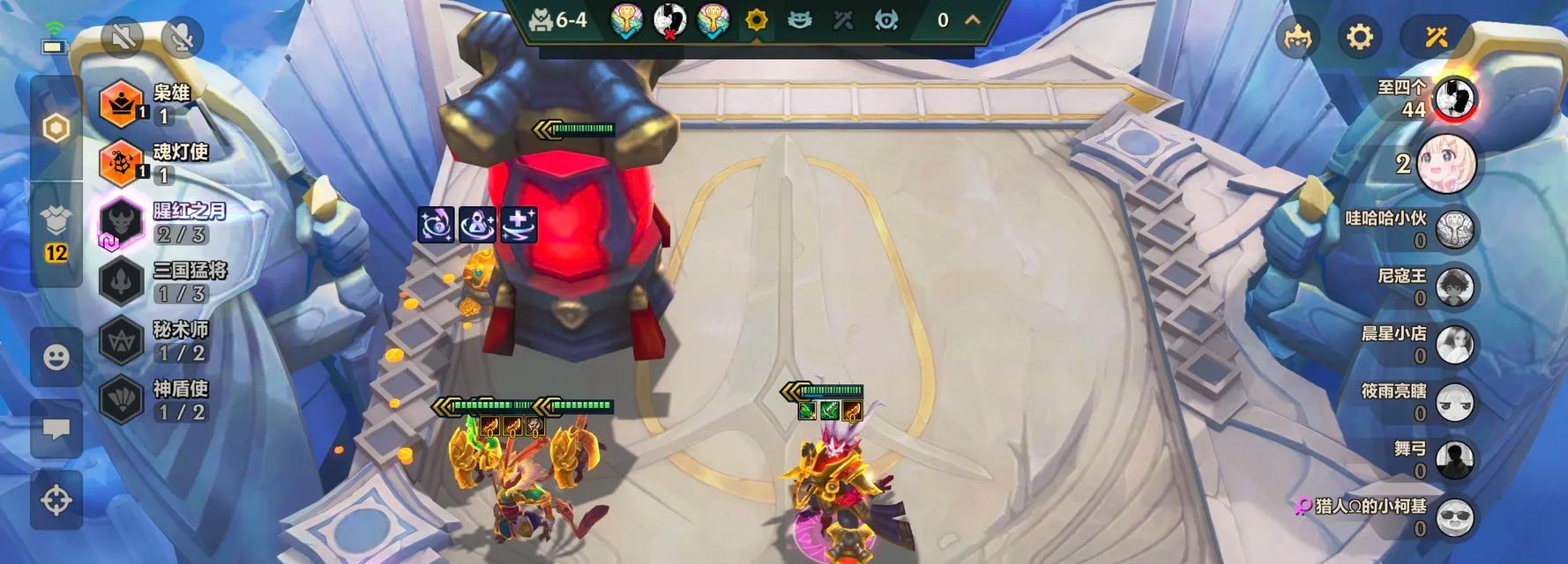Screen dimensions: 1568x564
Task: Open the emoji face panel
Action: pyautogui.click(x=56, y=357)
